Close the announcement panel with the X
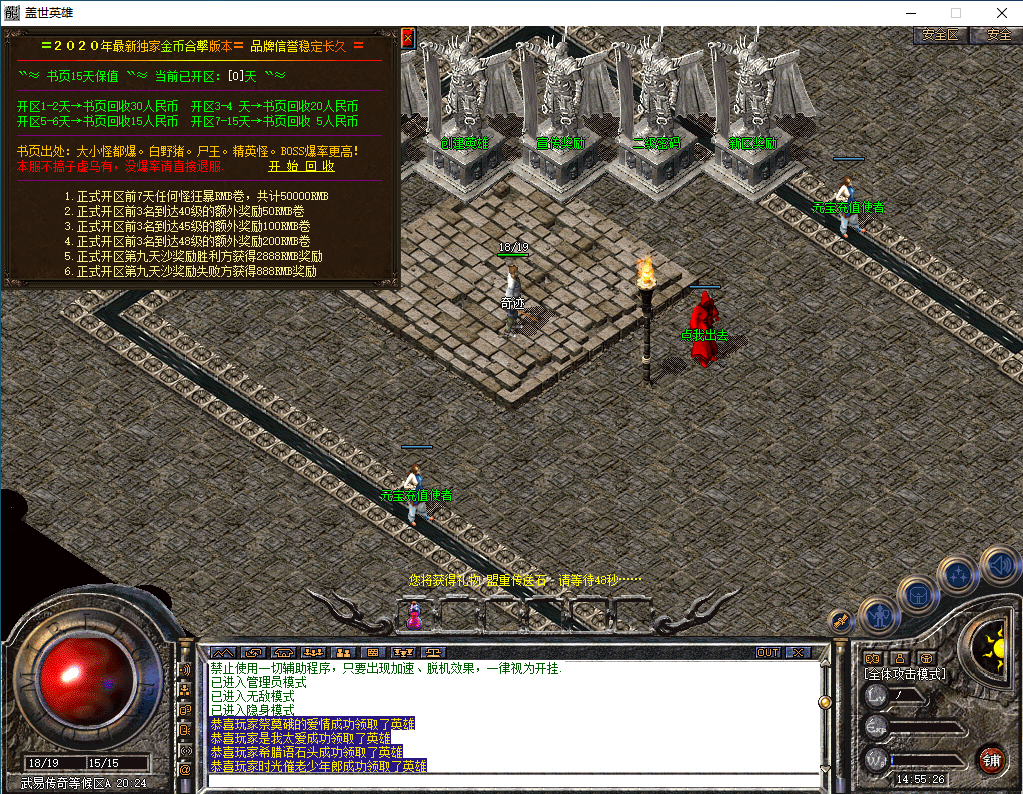Viewport: 1023px width, 794px height. click(407, 38)
